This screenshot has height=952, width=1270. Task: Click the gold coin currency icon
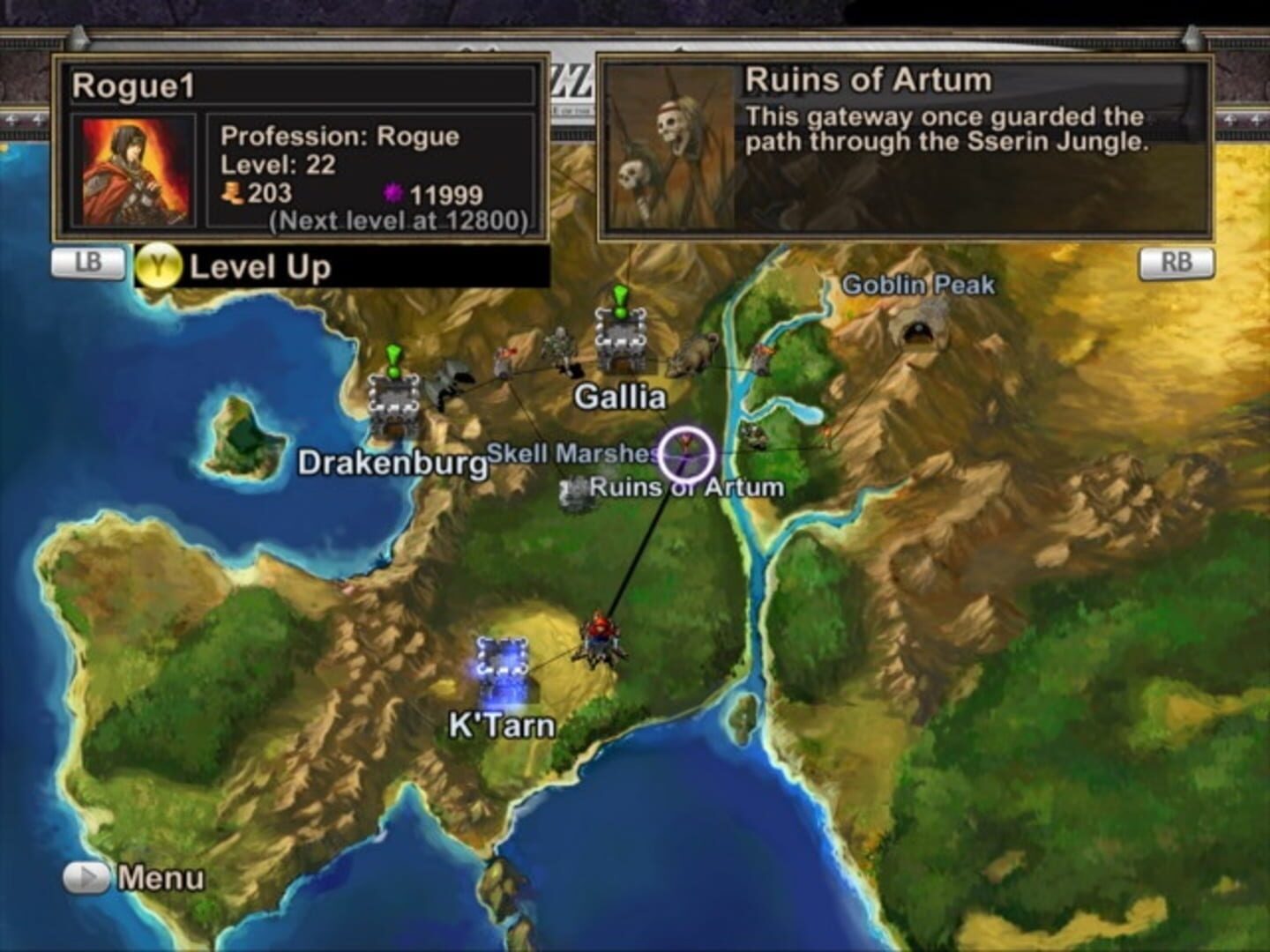tap(231, 190)
